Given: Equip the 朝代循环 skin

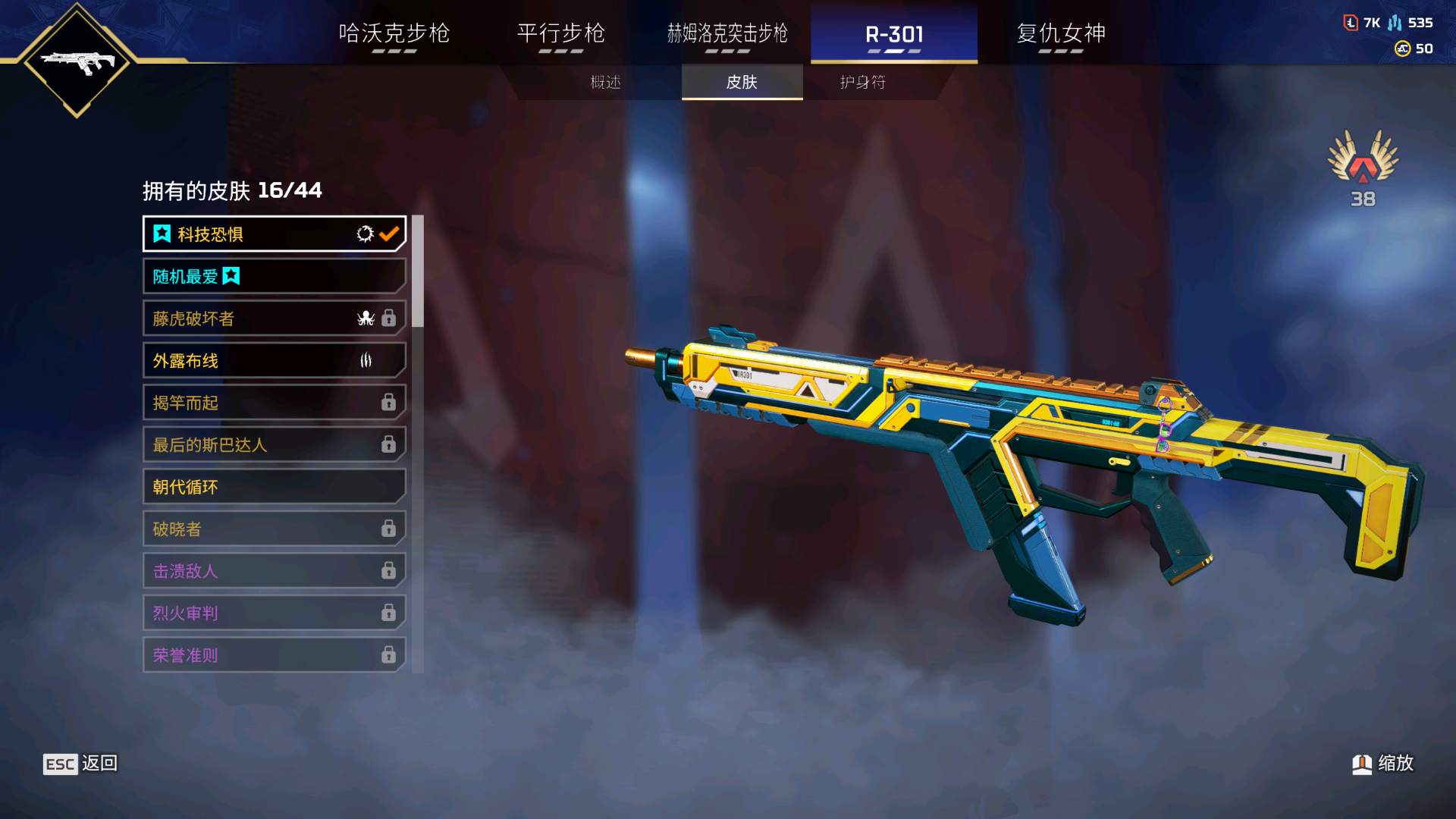Looking at the screenshot, I should point(274,487).
